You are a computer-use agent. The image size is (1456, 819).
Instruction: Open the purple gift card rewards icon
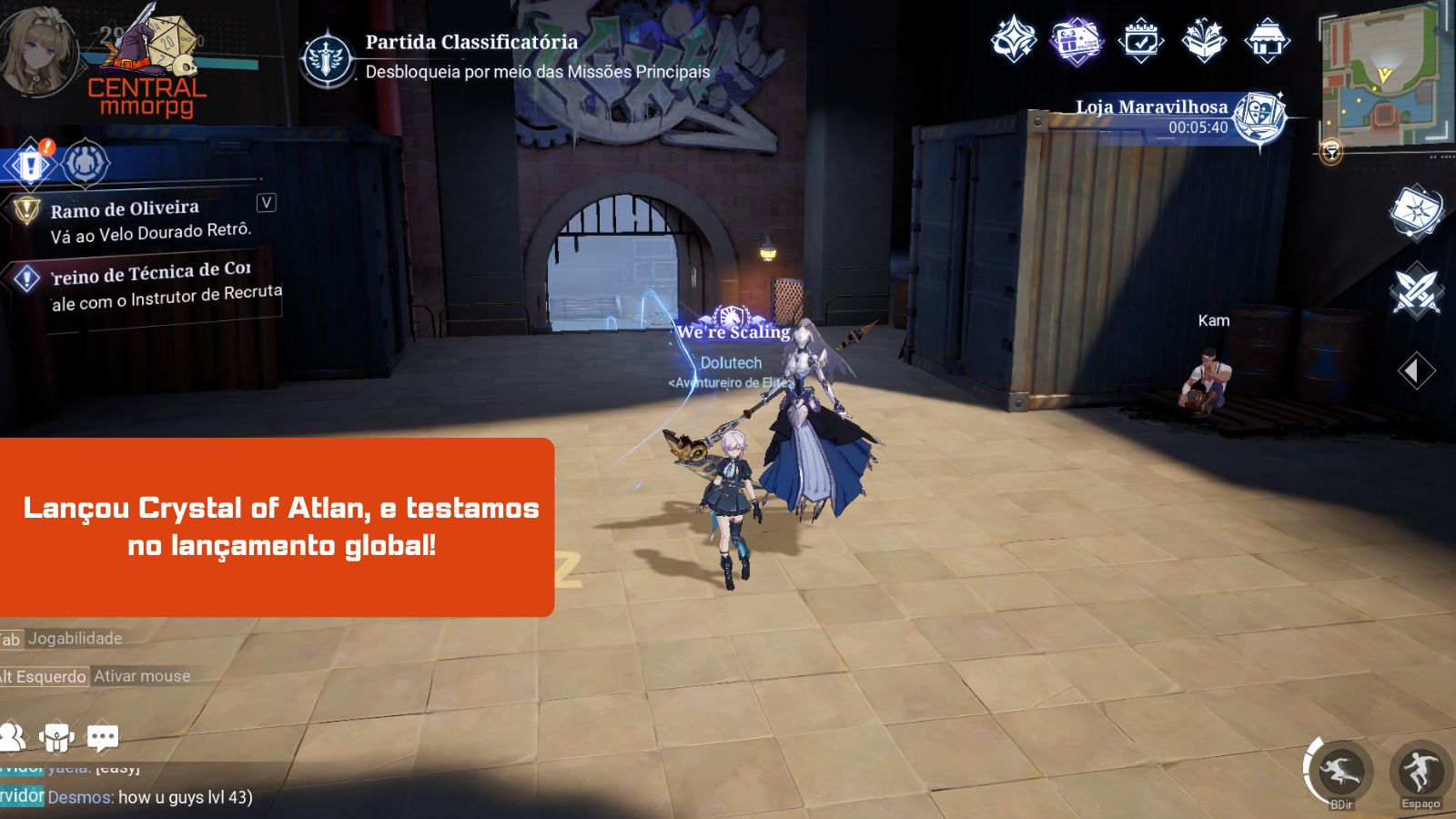click(1077, 41)
